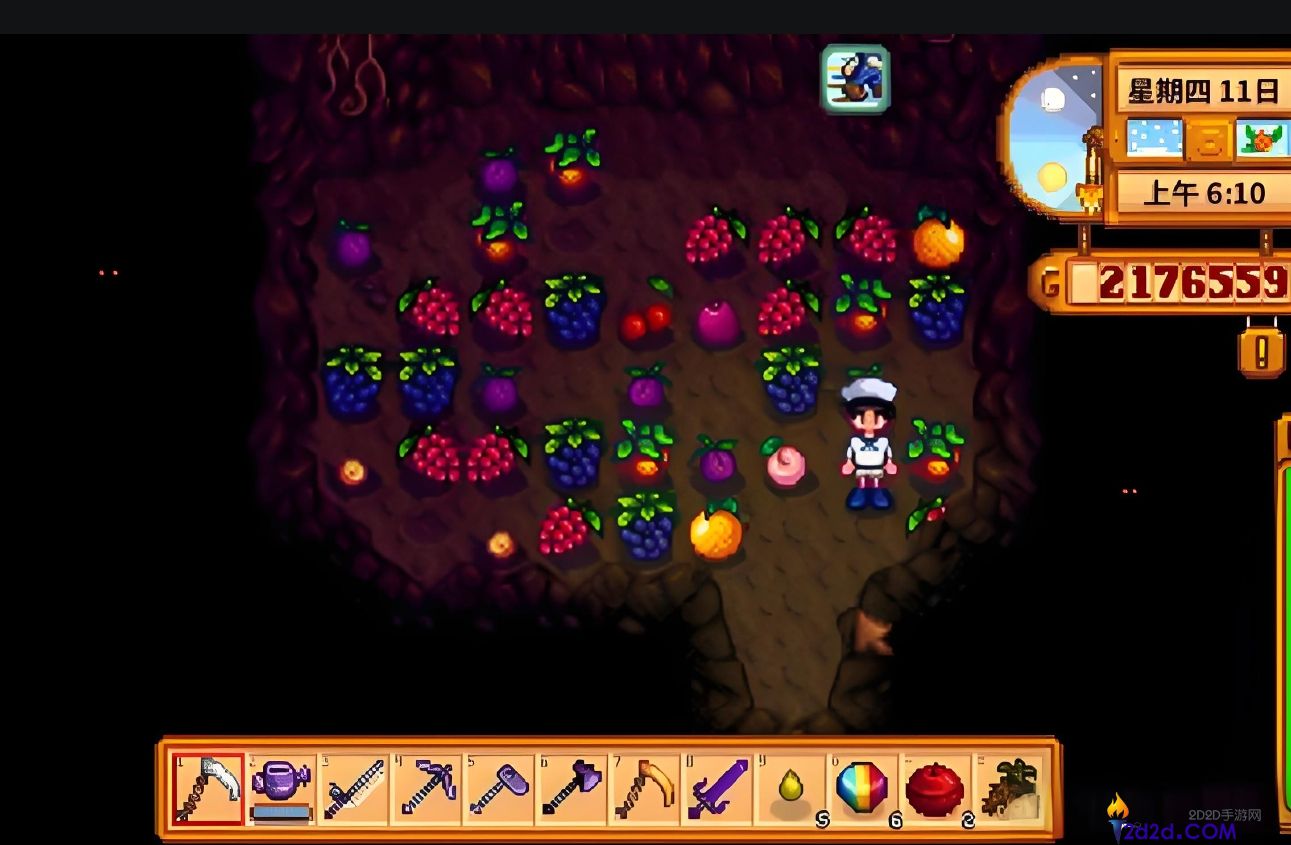
Task: Choose the red round item slot
Action: click(935, 788)
